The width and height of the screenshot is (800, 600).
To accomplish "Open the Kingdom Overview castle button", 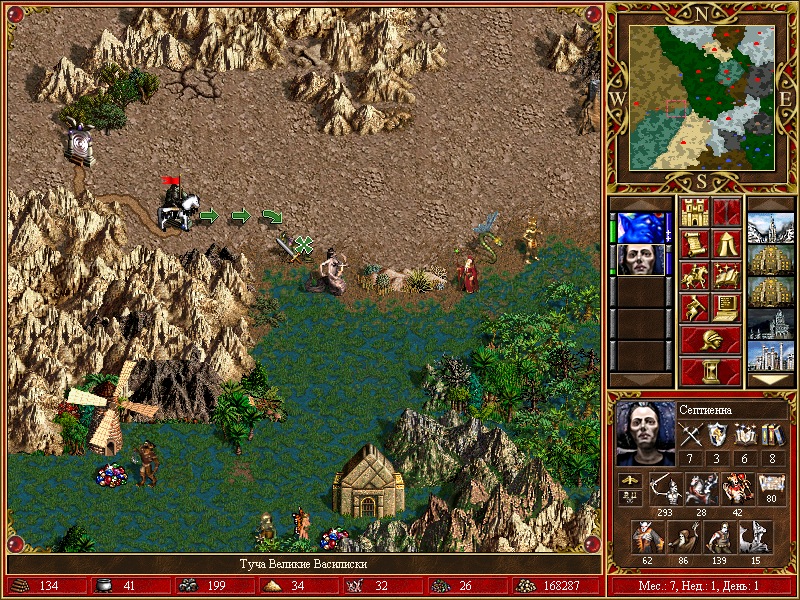I will (694, 212).
